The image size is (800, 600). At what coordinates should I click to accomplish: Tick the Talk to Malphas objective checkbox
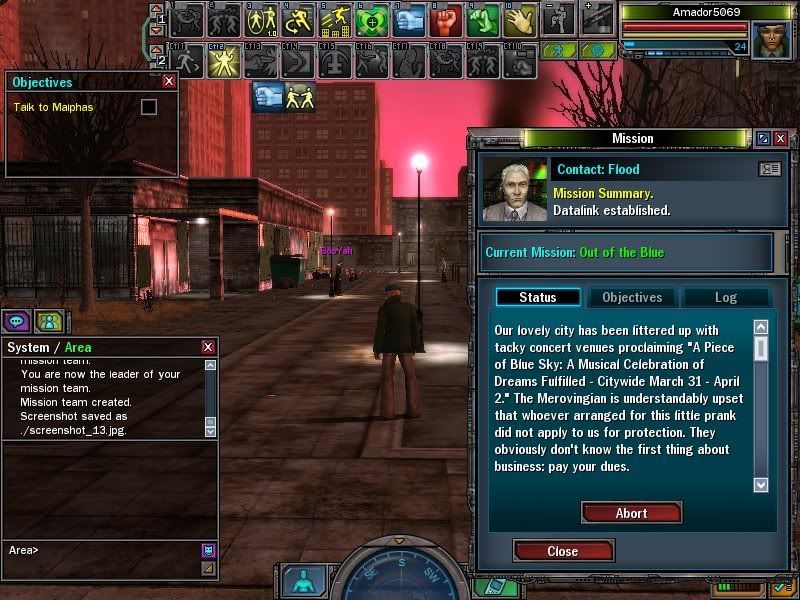point(148,106)
